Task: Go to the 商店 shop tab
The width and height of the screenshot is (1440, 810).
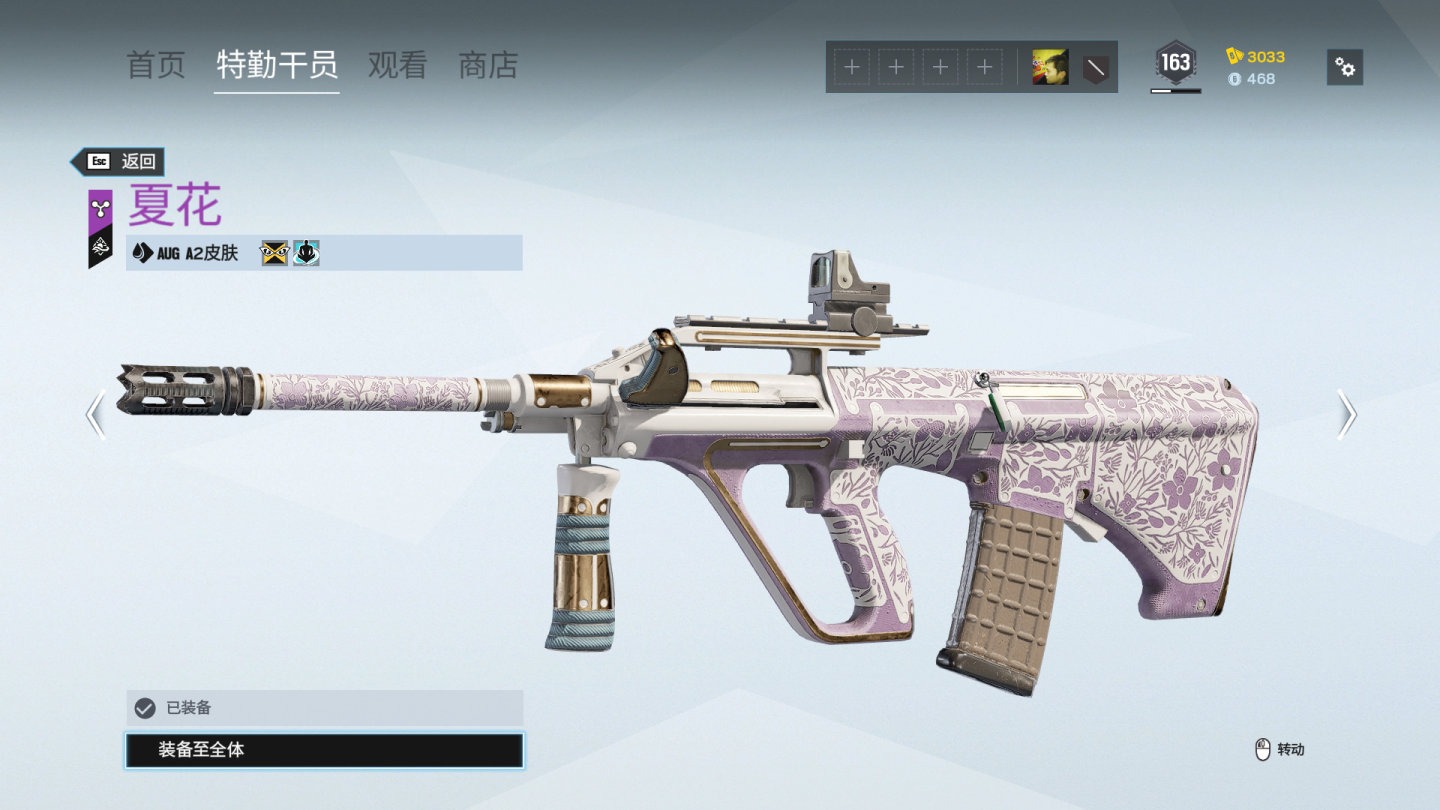Action: point(488,66)
